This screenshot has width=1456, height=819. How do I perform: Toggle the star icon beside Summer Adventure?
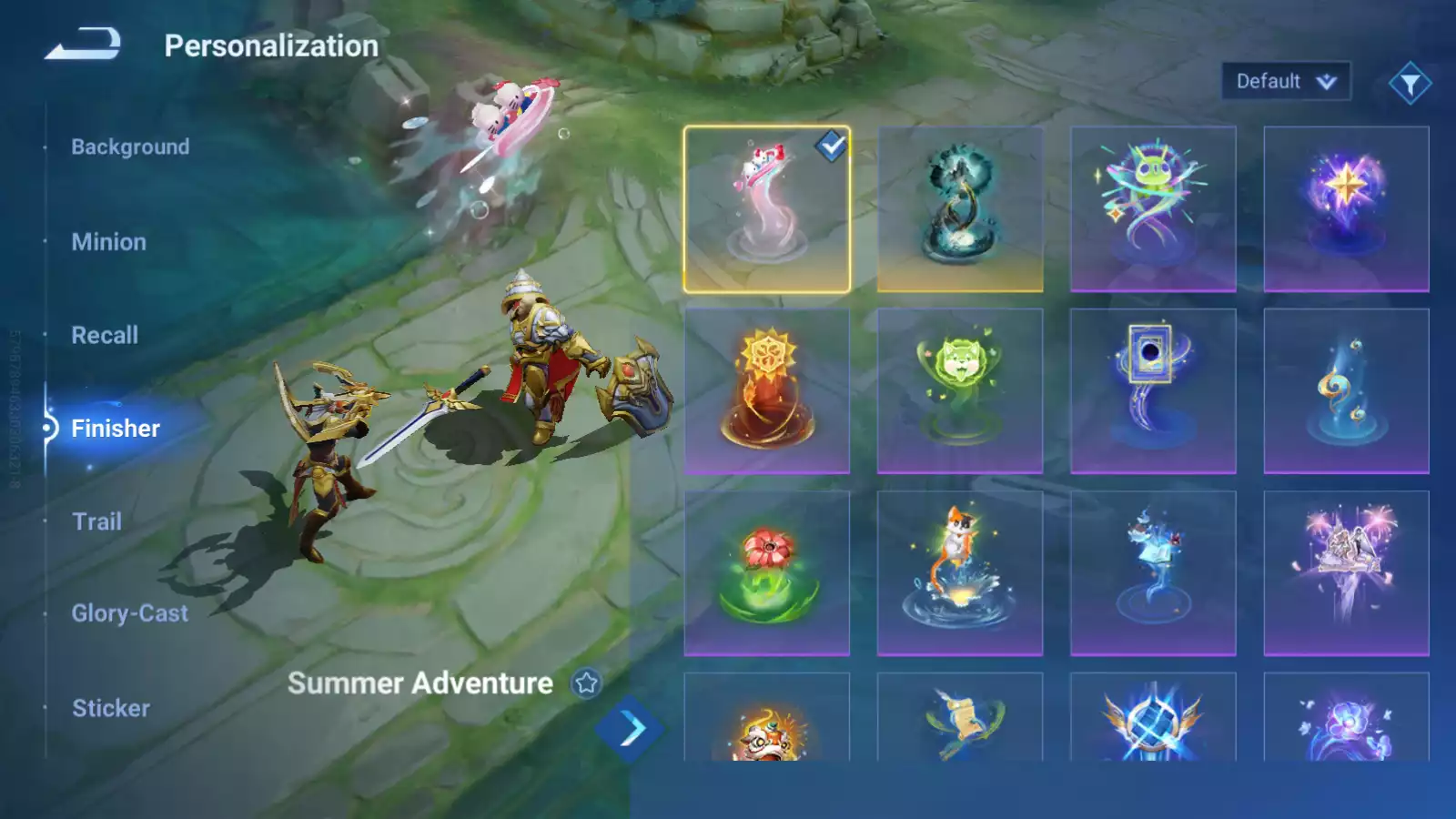tap(587, 682)
